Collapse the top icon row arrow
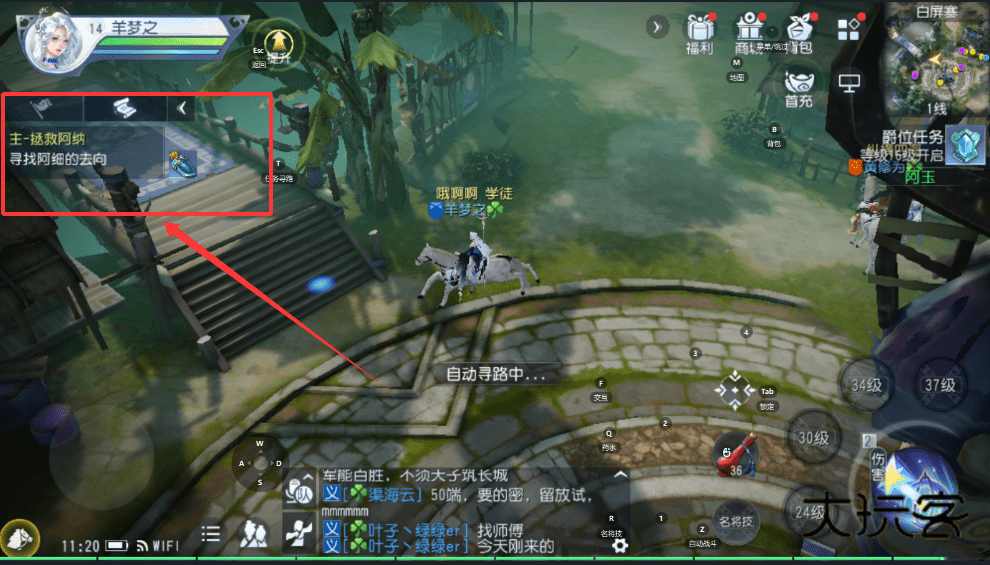 (657, 27)
